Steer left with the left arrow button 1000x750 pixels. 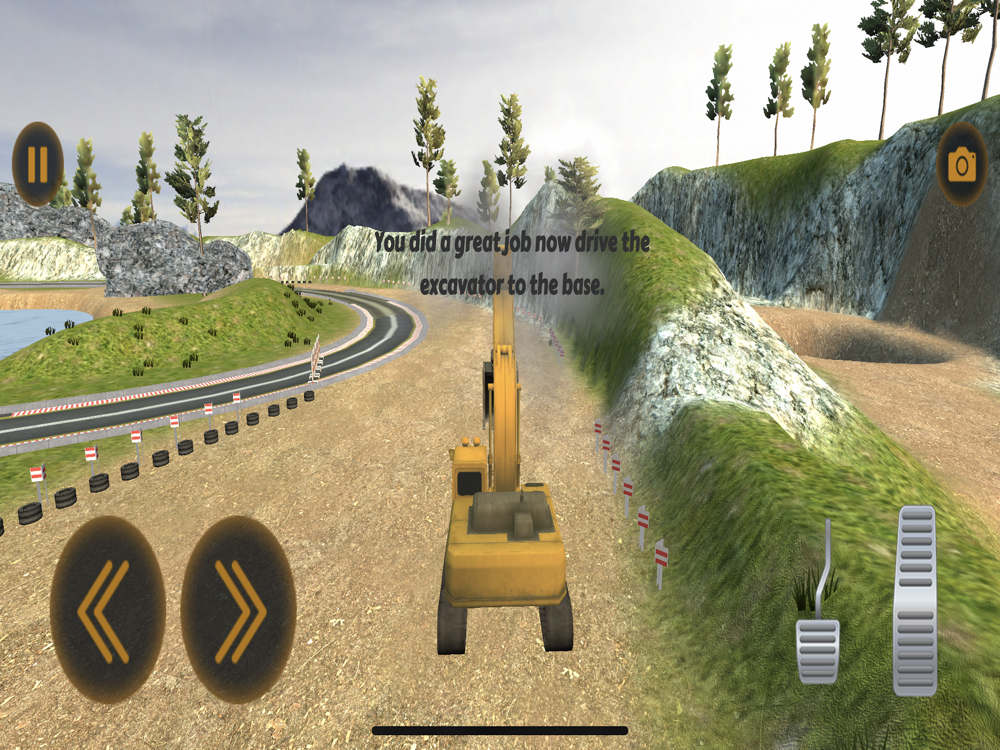(107, 610)
